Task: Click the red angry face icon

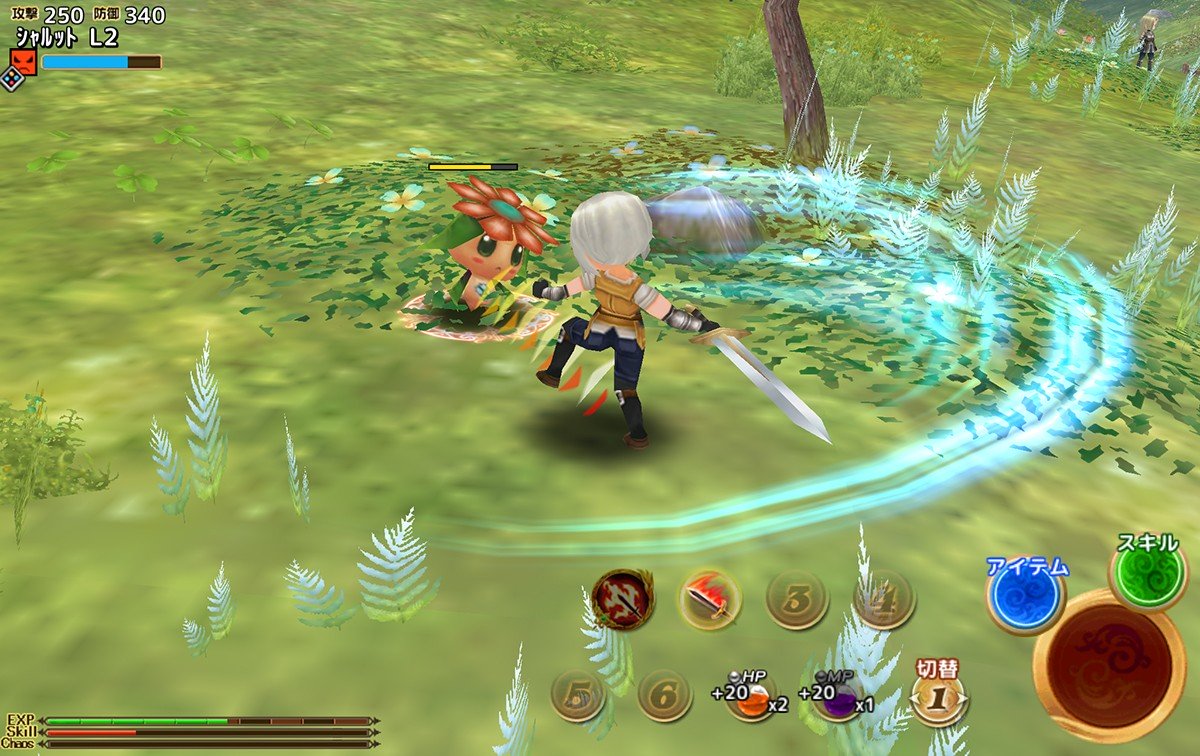Action: pyautogui.click(x=23, y=63)
